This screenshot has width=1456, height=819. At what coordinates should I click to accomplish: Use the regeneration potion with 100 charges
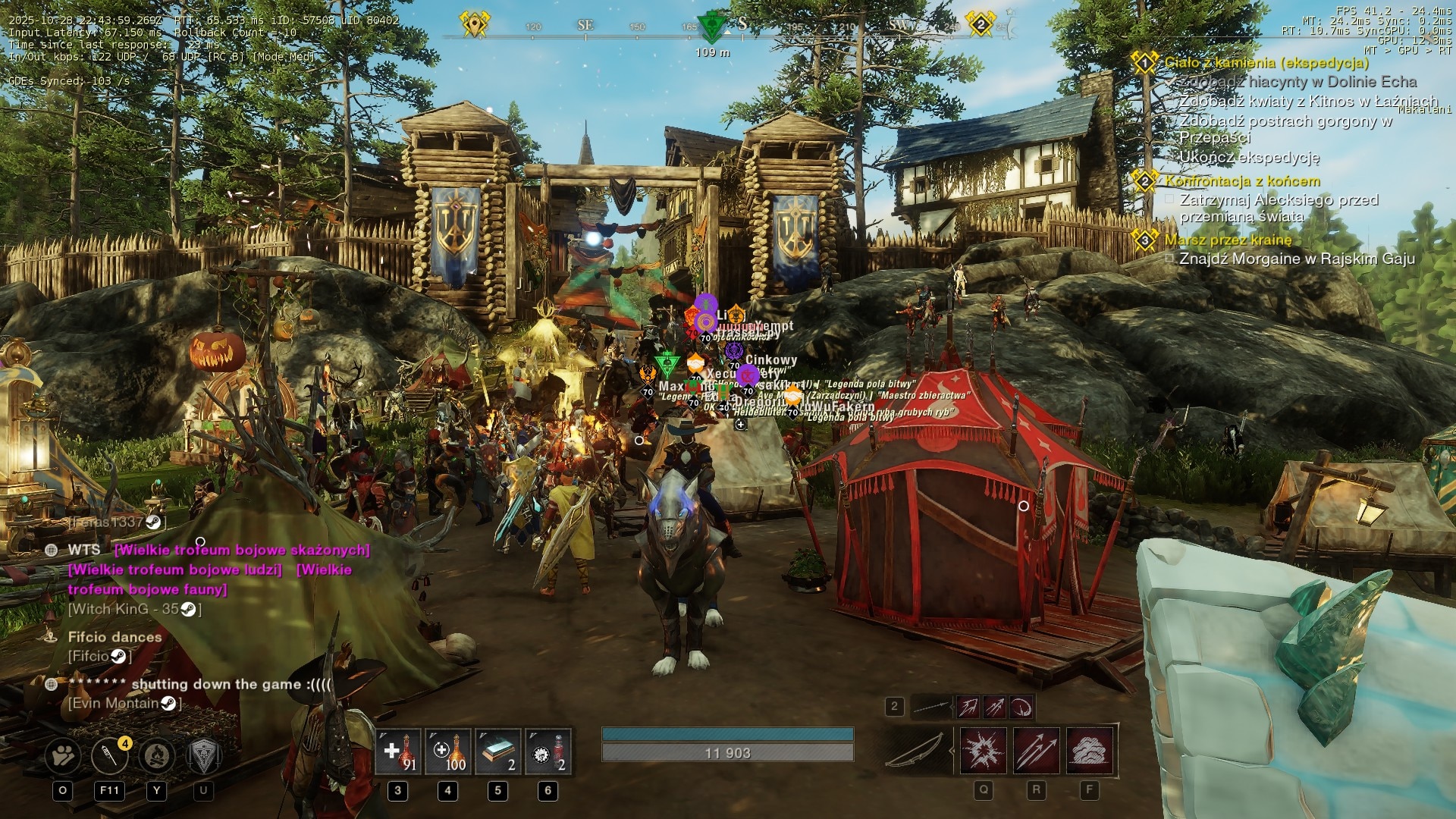(447, 752)
